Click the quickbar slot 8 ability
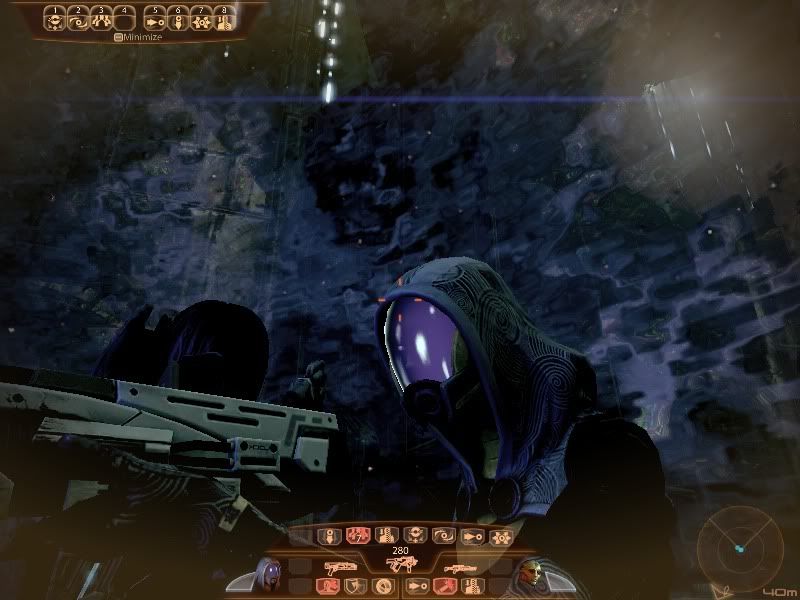Viewport: 800px width, 600px height. point(224,18)
